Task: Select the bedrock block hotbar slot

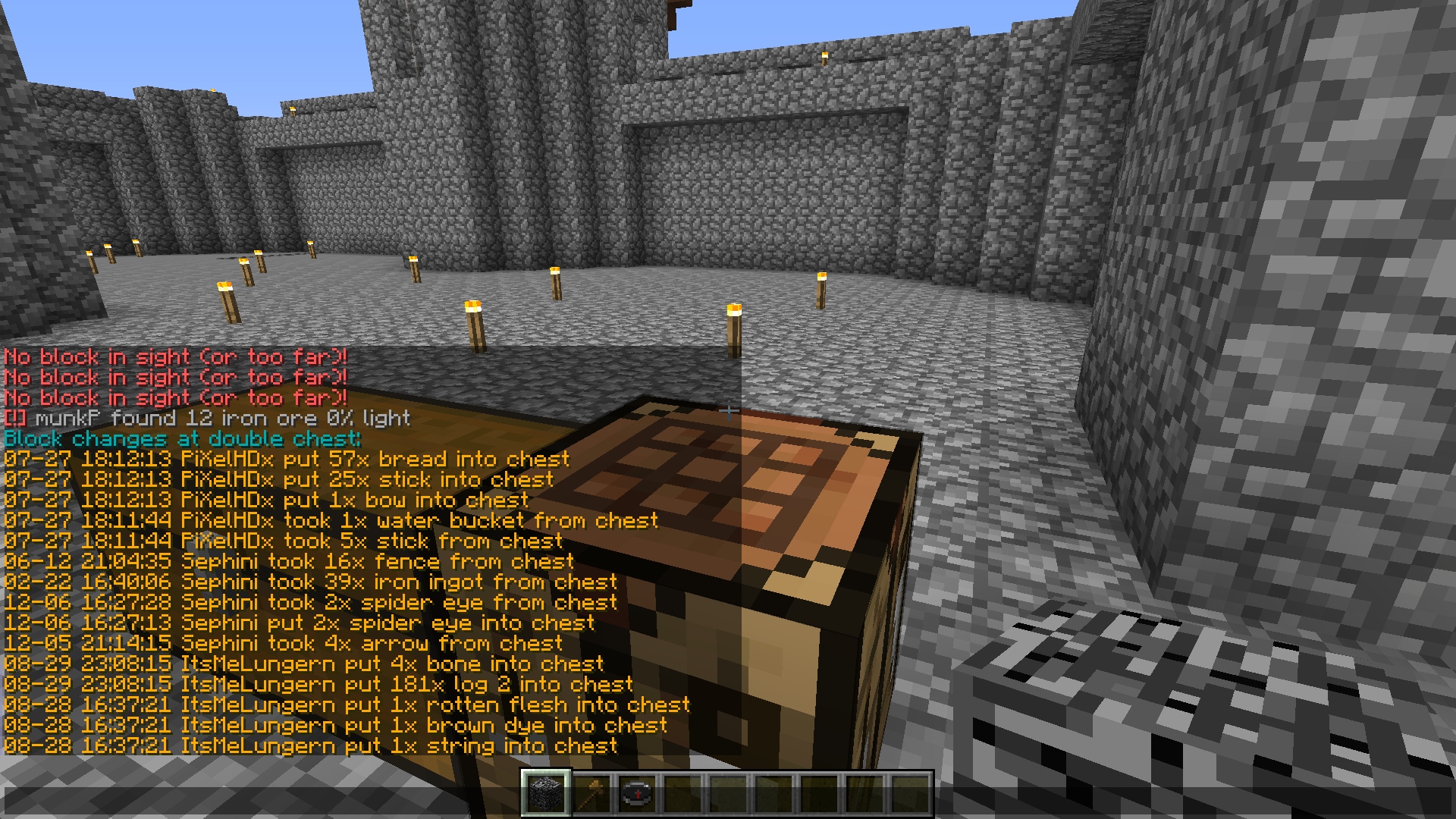Action: (x=545, y=794)
